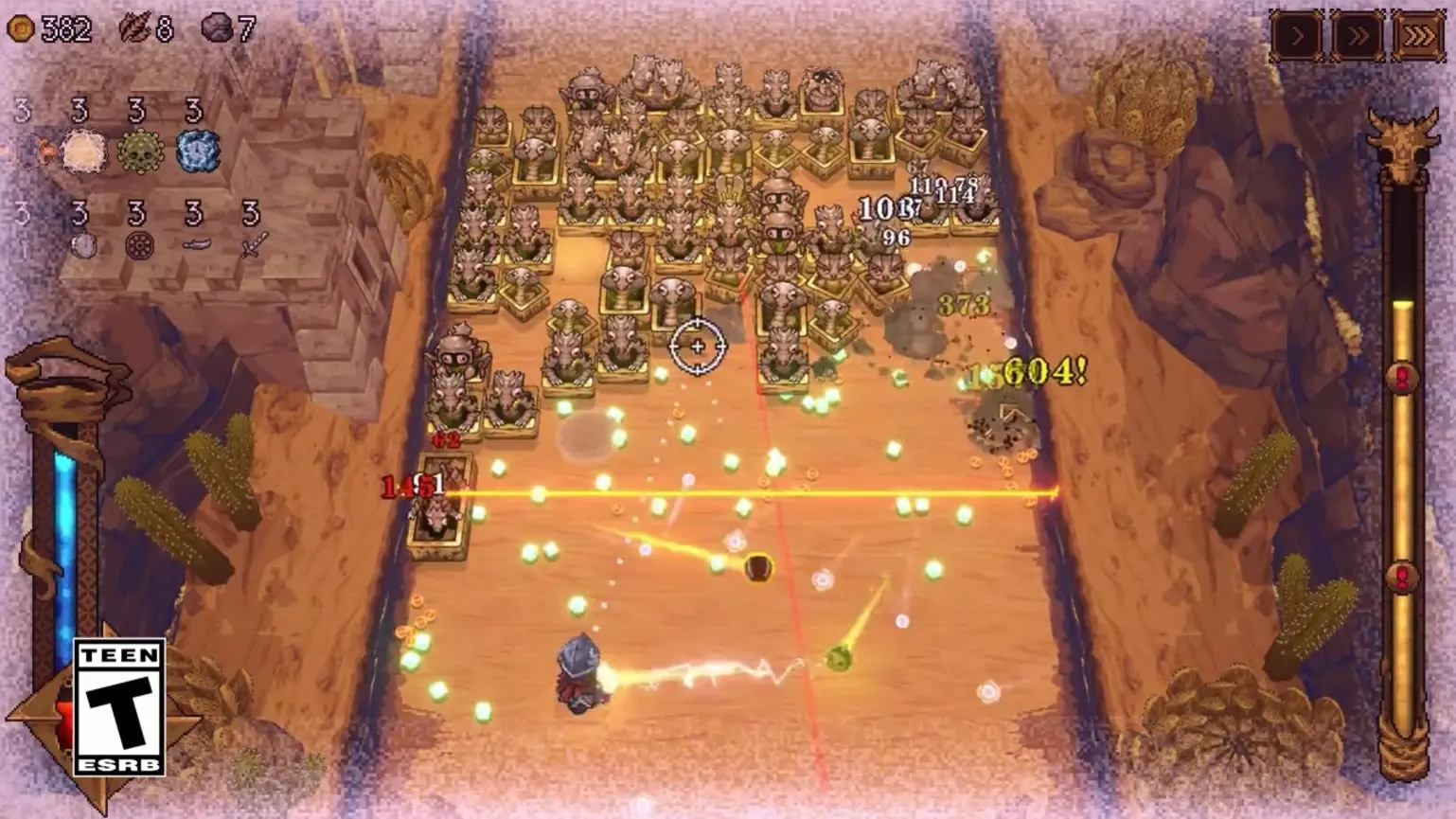Click the stone resource icon

[215, 28]
